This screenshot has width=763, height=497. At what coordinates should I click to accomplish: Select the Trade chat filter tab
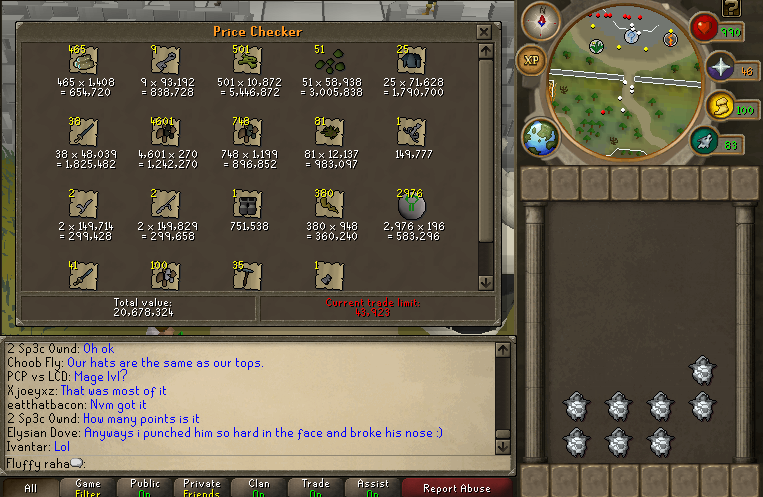(315, 488)
